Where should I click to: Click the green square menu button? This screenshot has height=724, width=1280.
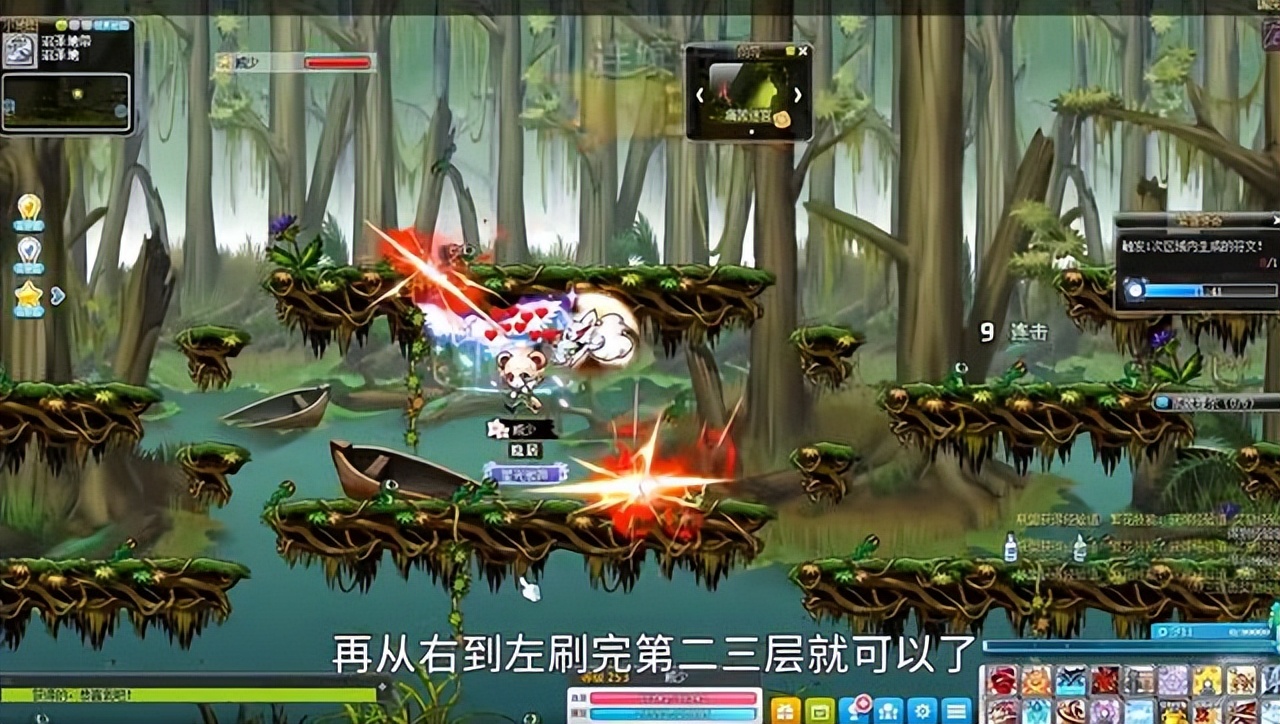pyautogui.click(x=819, y=709)
